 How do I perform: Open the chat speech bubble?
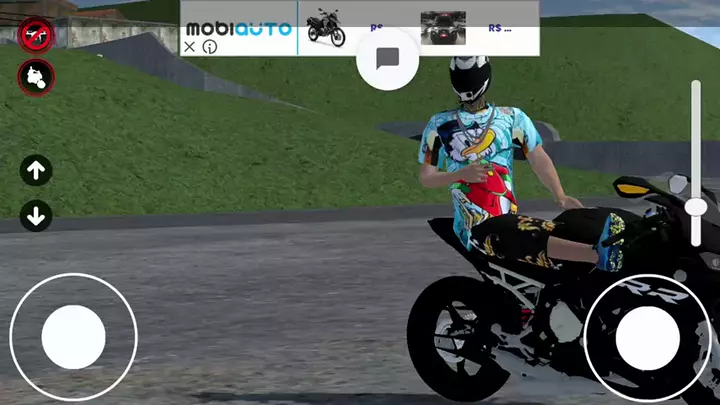[x=387, y=58]
